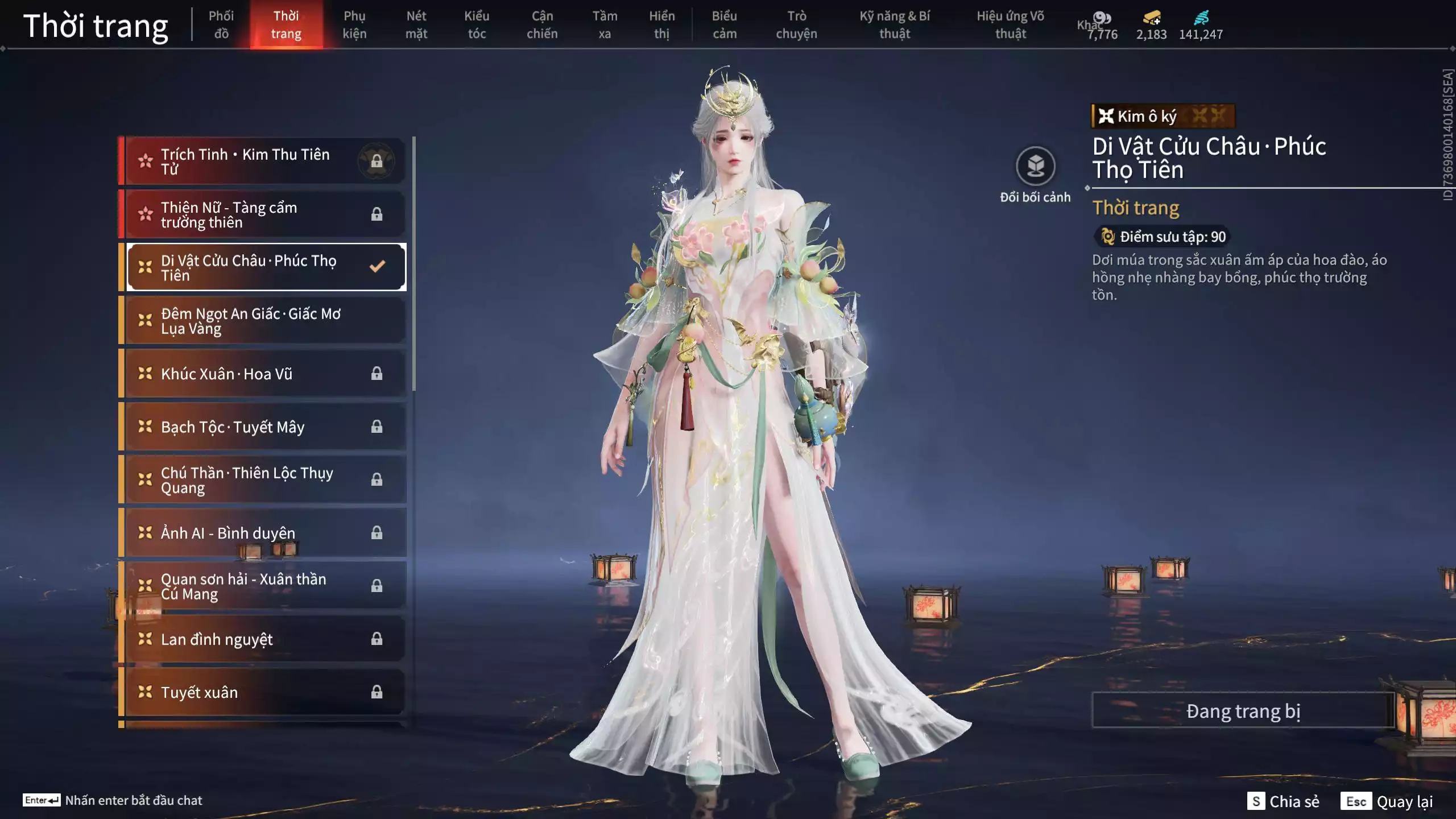Click the circular emblem on Trích Tinh · Kim Thu entry
1456x819 pixels.
coord(375,161)
